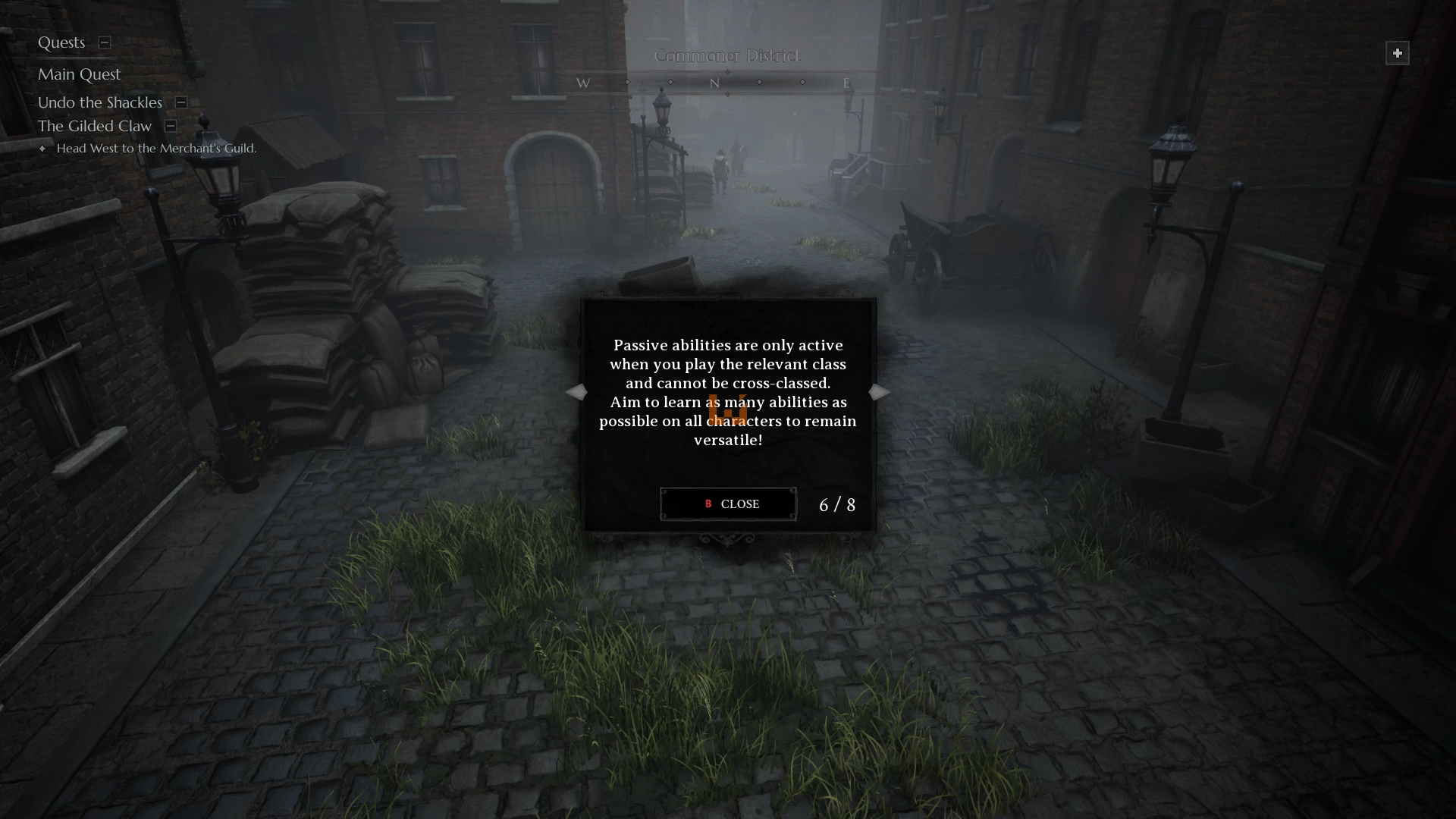This screenshot has width=1456, height=819.
Task: Collapse the Quests panel
Action: 105,42
